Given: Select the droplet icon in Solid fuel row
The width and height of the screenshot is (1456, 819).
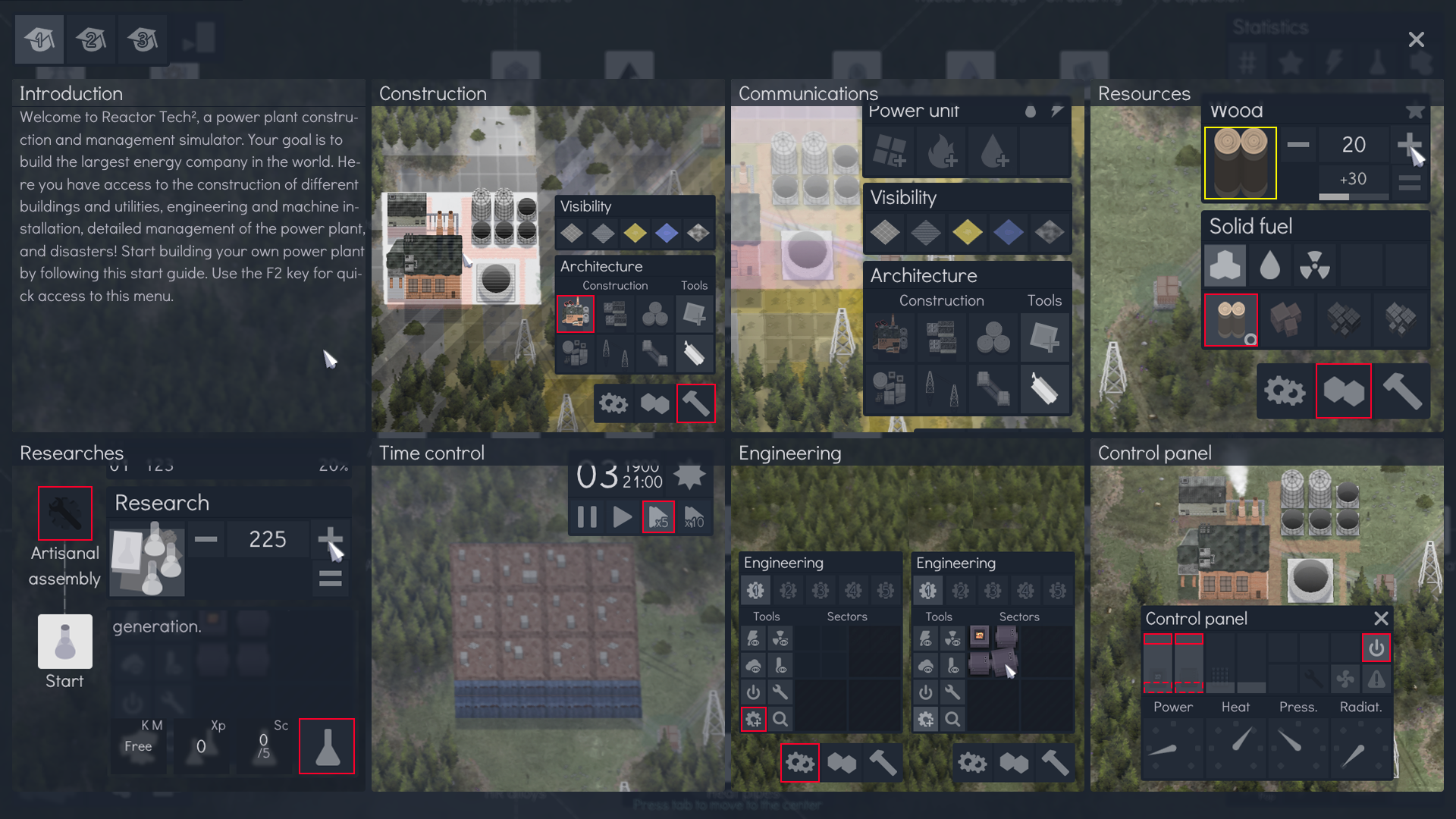Looking at the screenshot, I should [x=1269, y=265].
